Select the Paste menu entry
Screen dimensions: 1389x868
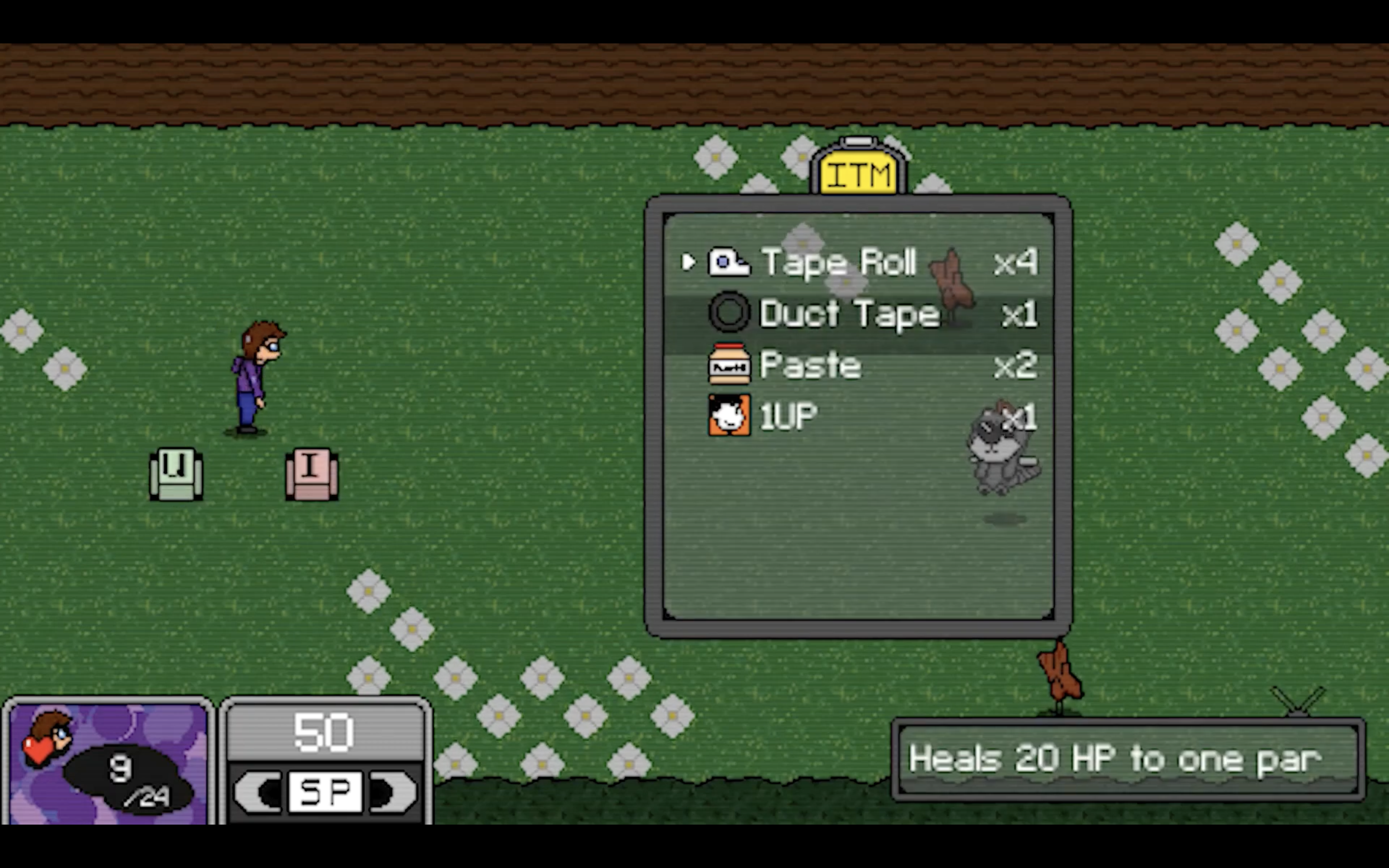point(809,365)
